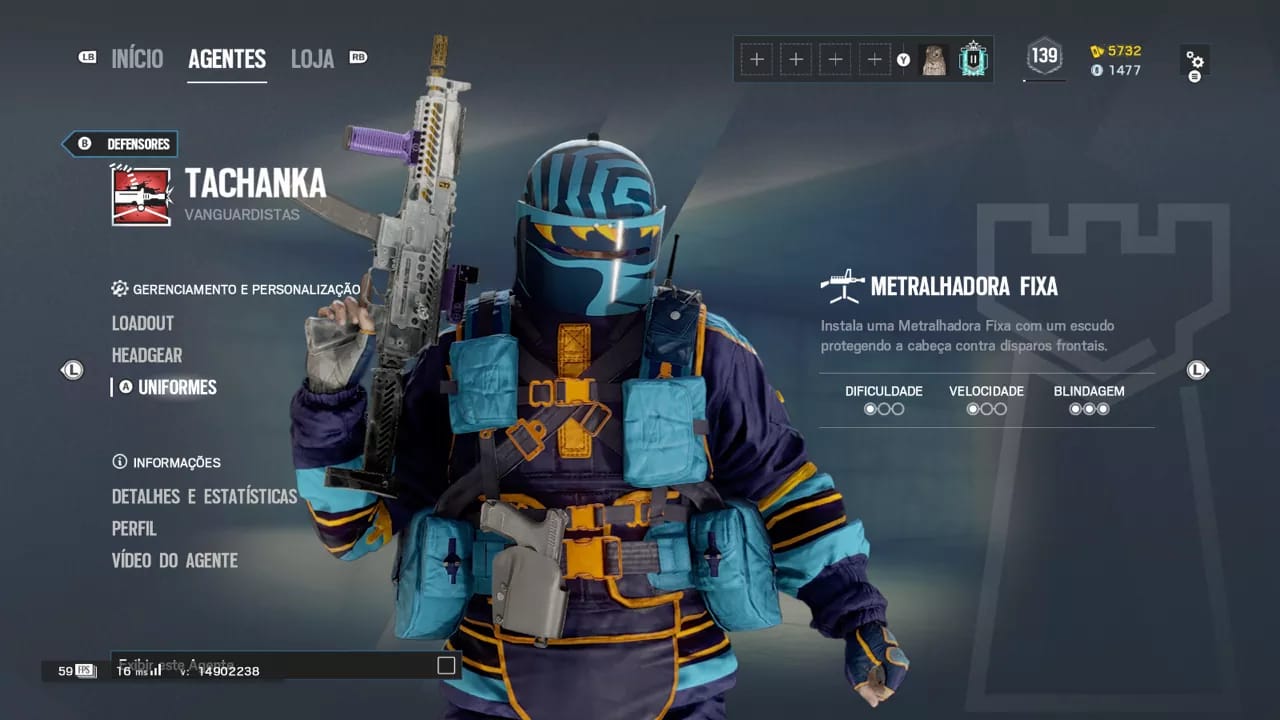Image resolution: width=1280 pixels, height=720 pixels.
Task: Select the Tachanka operator portrait icon
Action: 141,194
